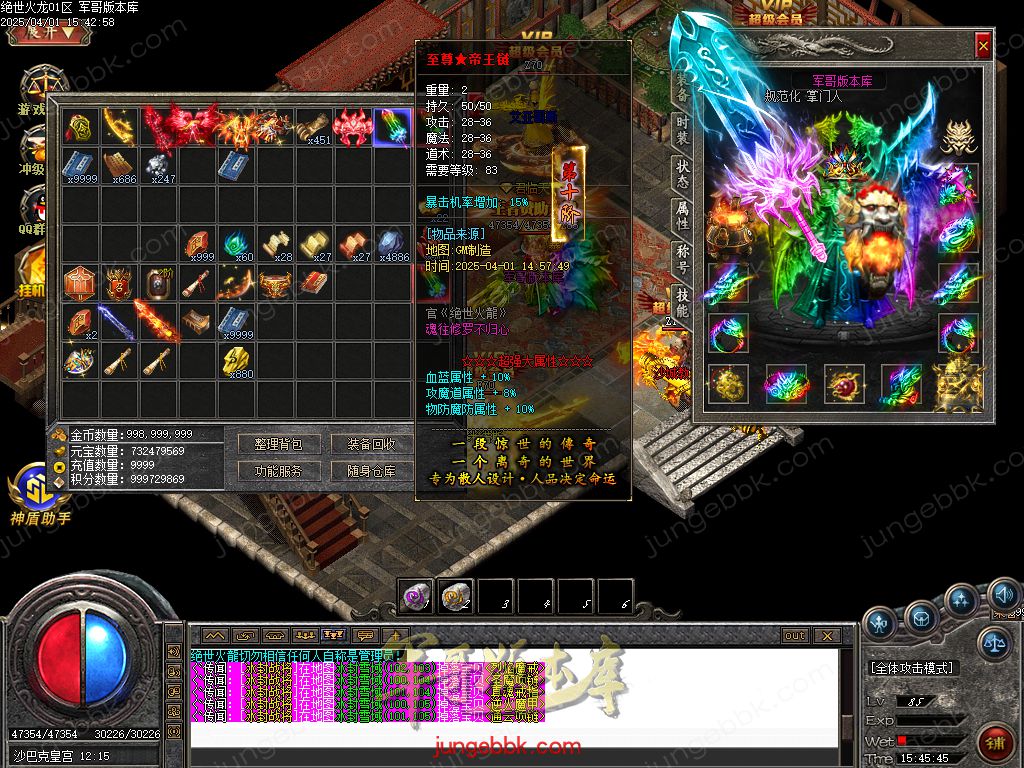Select the highlighted rainbow blade in the bag

click(x=391, y=127)
